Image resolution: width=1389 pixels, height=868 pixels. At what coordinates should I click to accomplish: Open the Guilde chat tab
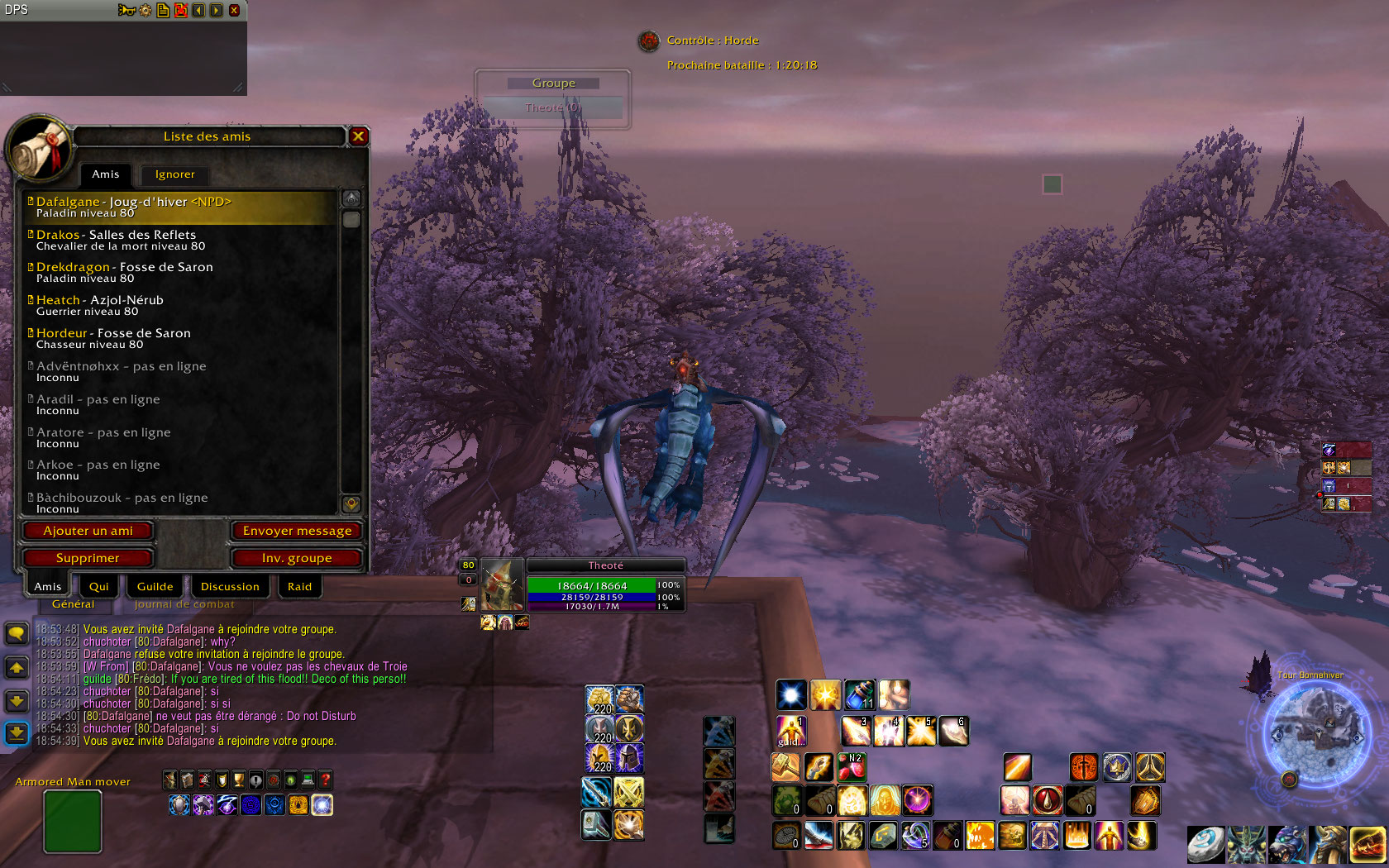[x=154, y=586]
